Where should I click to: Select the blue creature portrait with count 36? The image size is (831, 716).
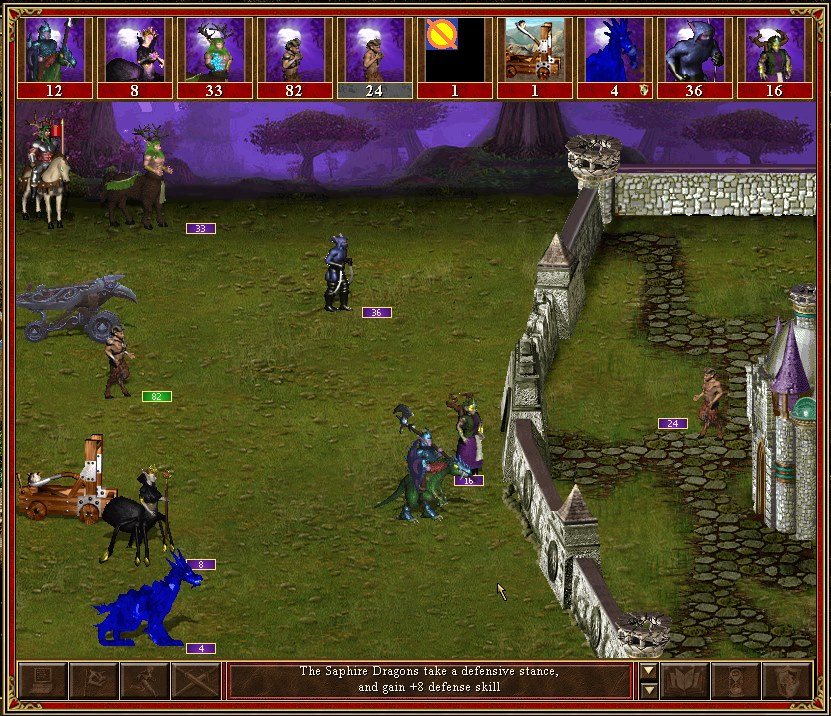[x=694, y=50]
